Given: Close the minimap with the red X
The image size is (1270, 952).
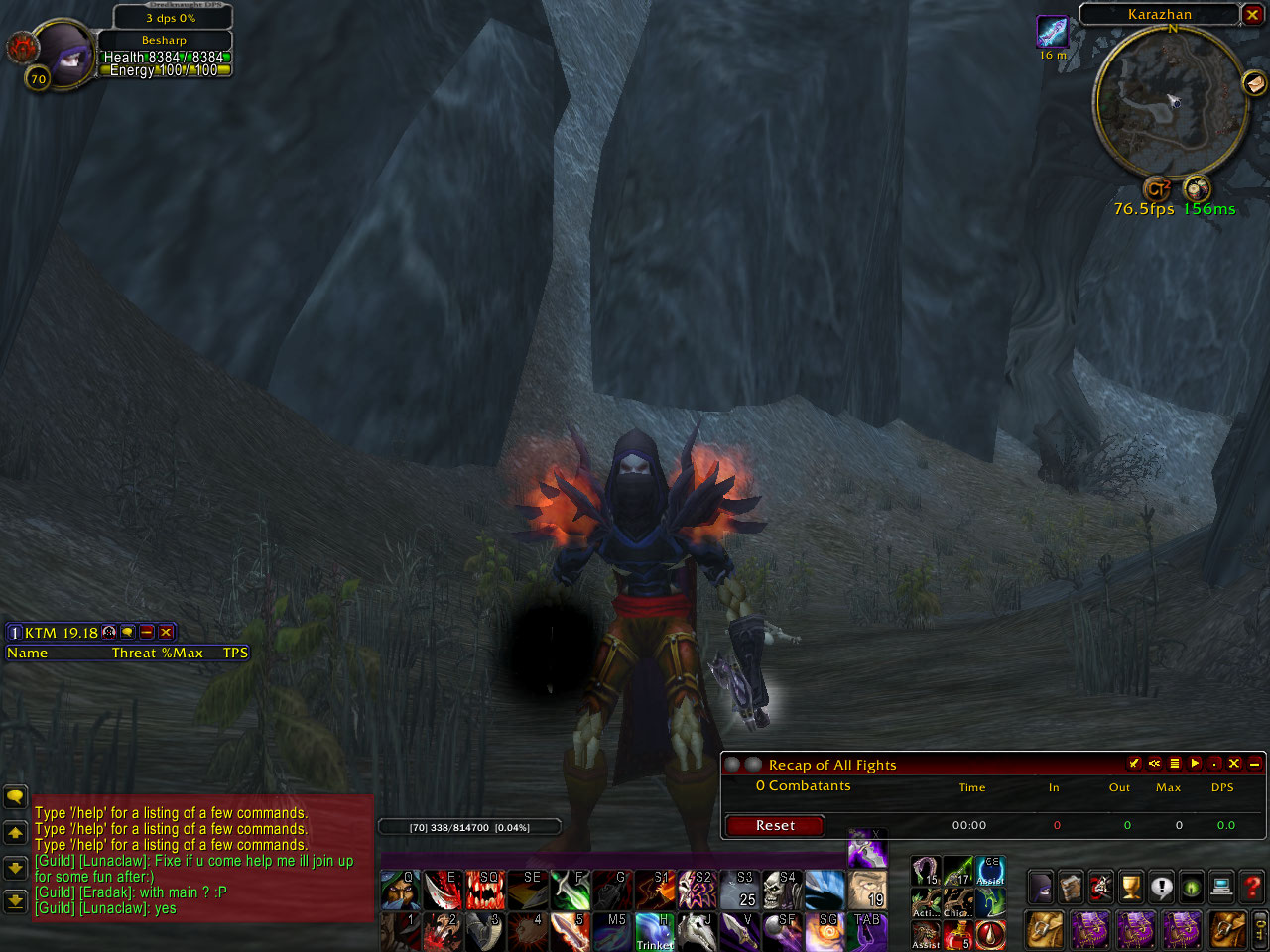Looking at the screenshot, I should pyautogui.click(x=1252, y=15).
